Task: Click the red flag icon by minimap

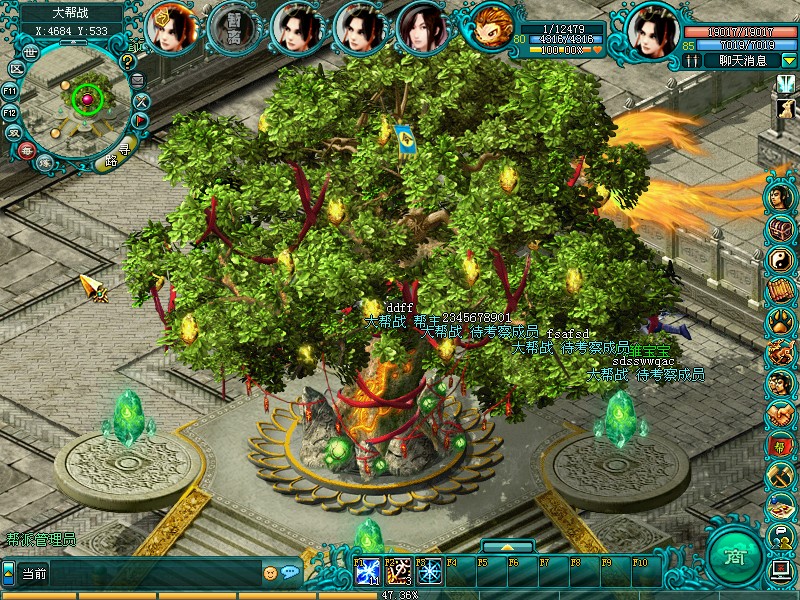Action: point(141,120)
